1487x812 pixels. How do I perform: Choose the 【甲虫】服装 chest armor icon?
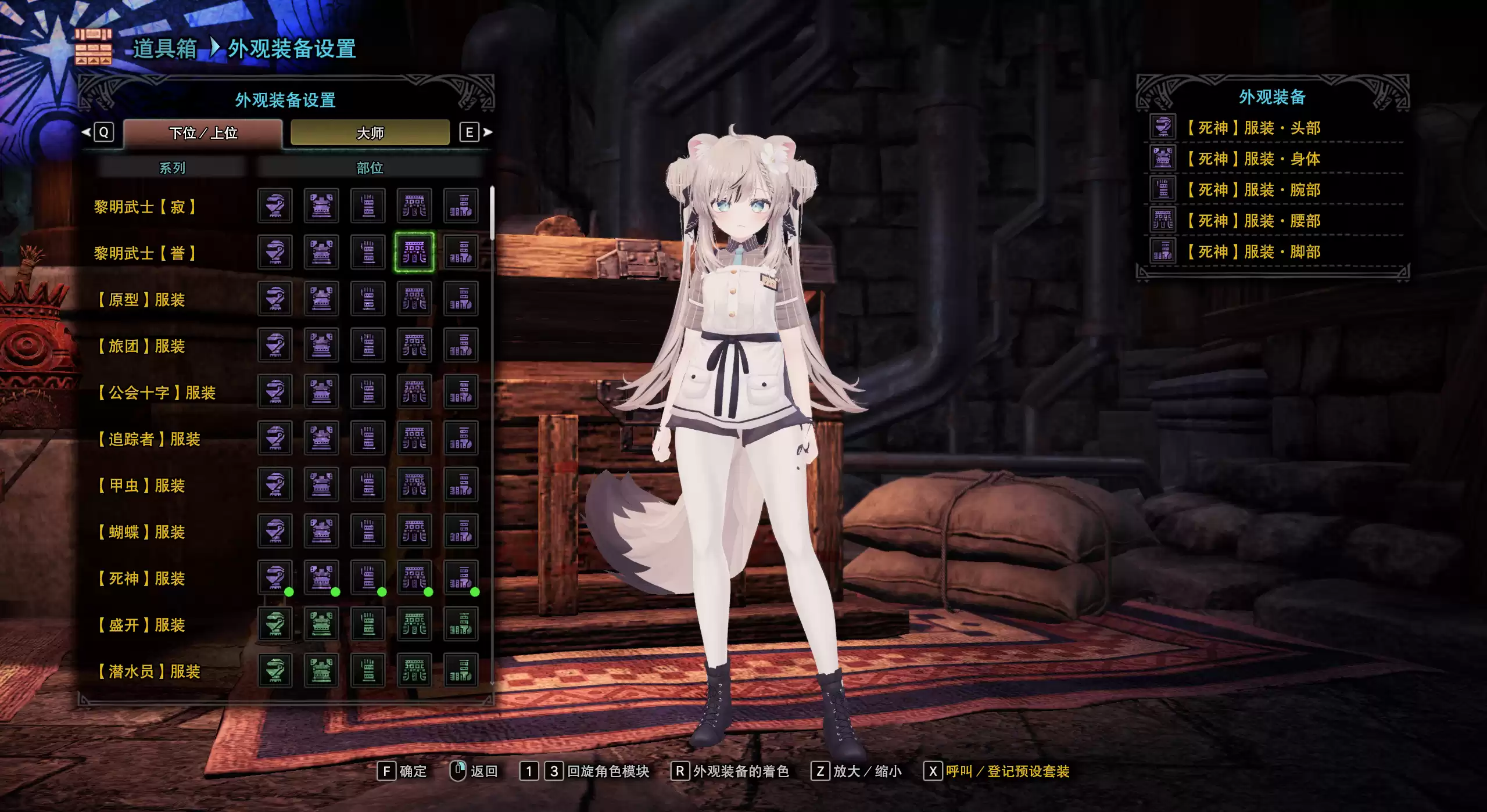point(321,484)
